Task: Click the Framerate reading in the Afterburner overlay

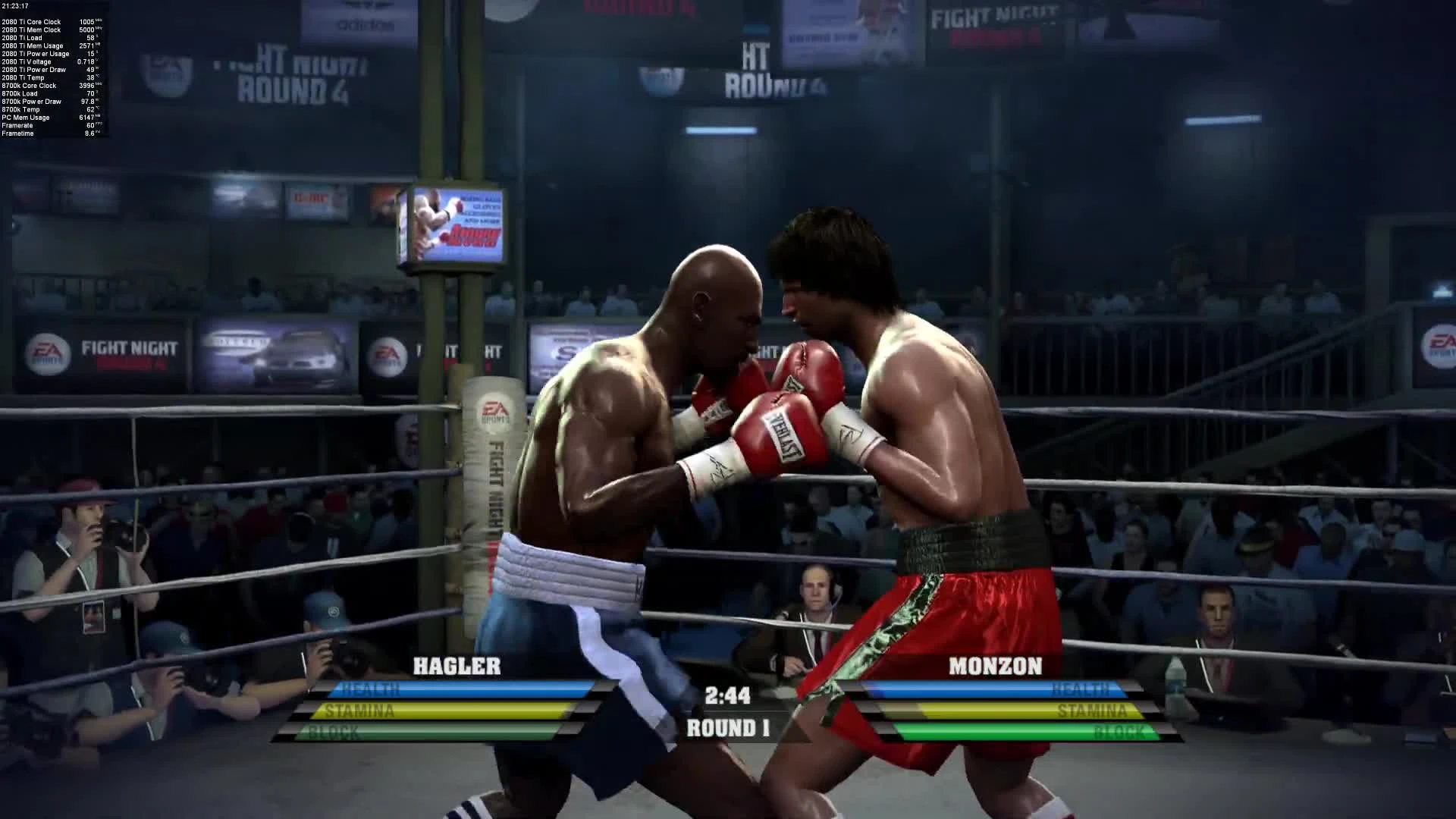Action: (x=18, y=125)
